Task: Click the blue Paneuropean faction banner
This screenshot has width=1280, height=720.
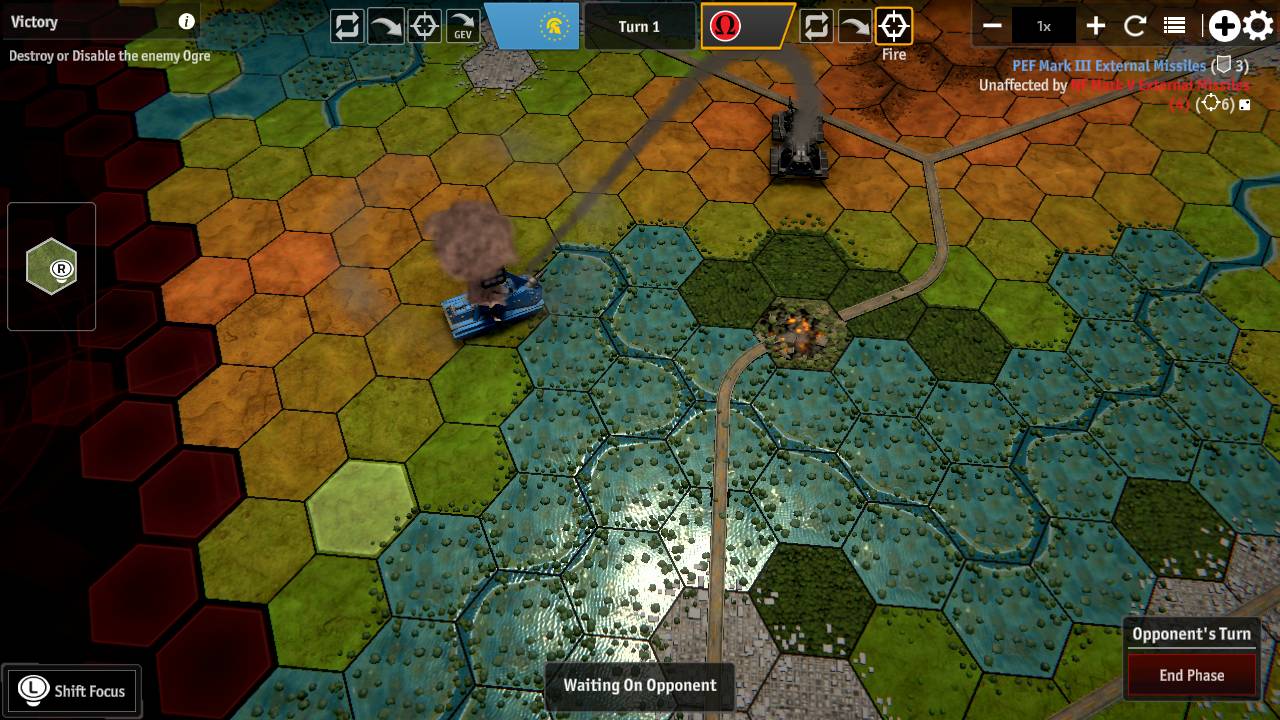Action: click(531, 25)
